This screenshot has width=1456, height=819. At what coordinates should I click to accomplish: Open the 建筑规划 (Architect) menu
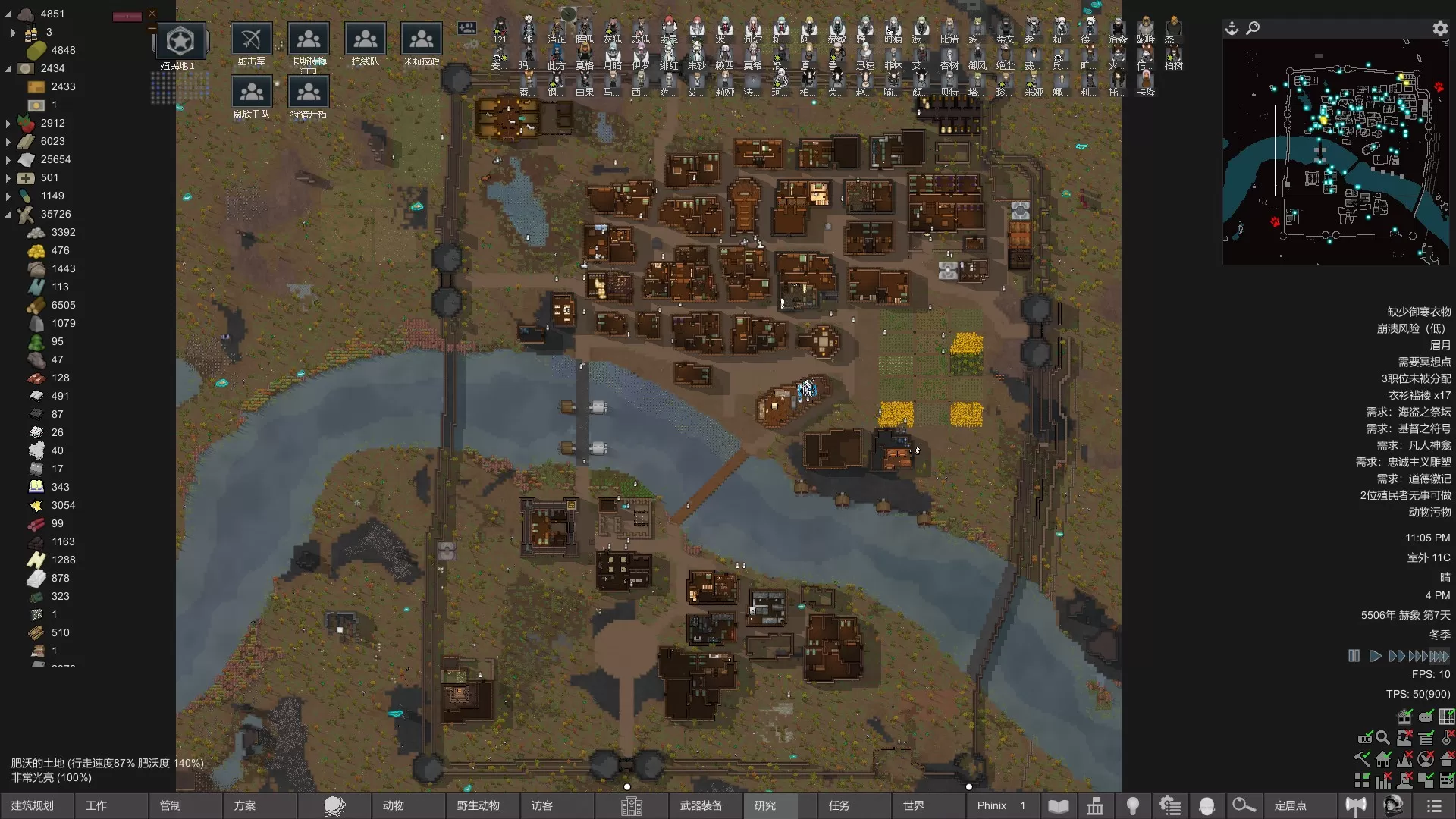tap(33, 805)
